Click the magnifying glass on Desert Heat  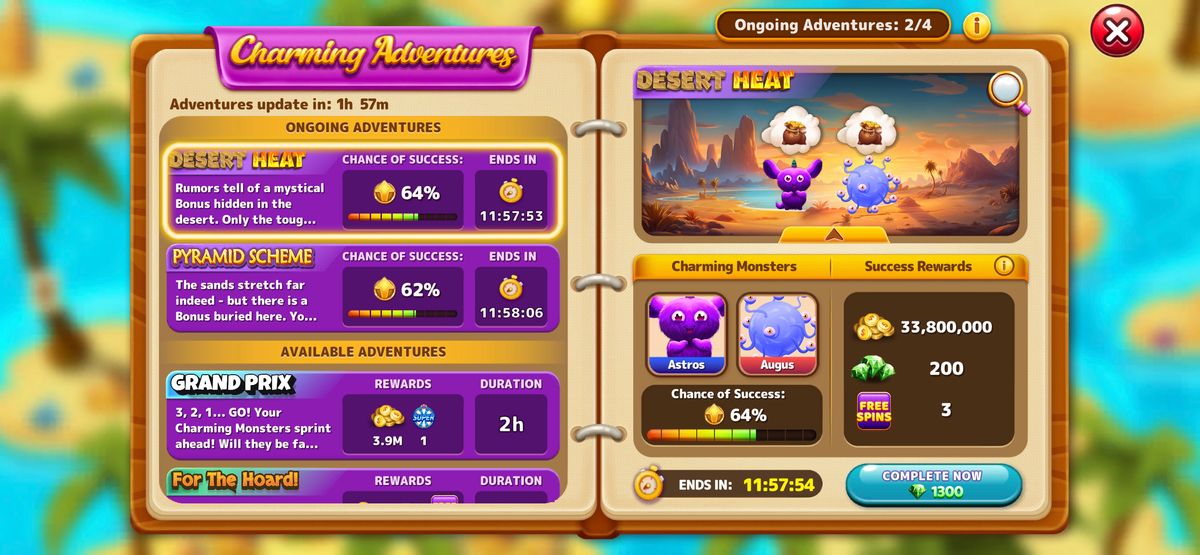(x=1007, y=91)
